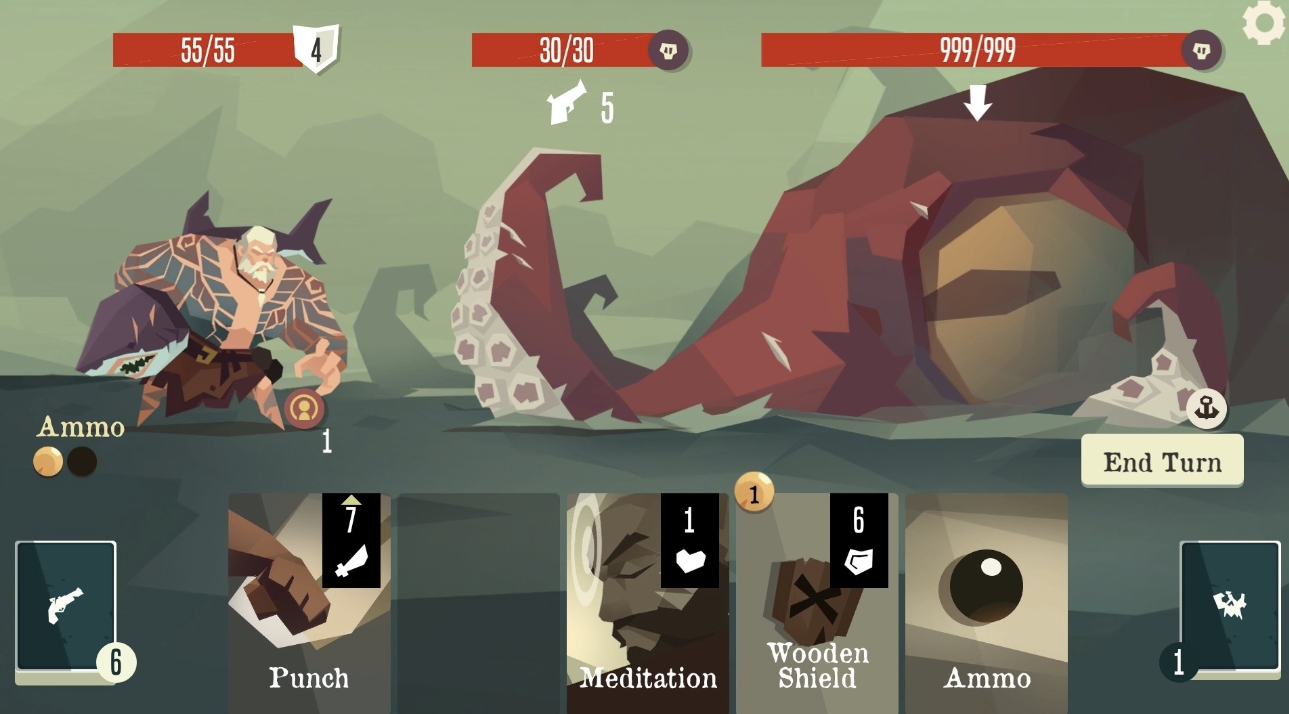Image resolution: width=1289 pixels, height=714 pixels.
Task: Click the anchor icon above End Turn
Action: tap(1206, 408)
